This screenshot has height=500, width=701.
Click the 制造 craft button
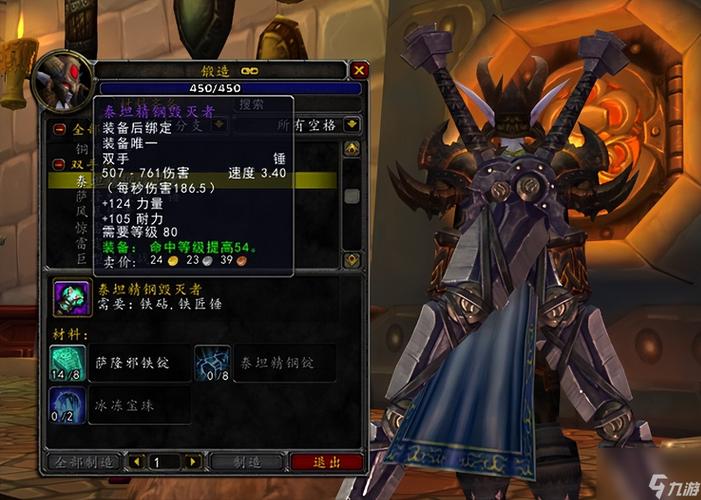click(247, 462)
